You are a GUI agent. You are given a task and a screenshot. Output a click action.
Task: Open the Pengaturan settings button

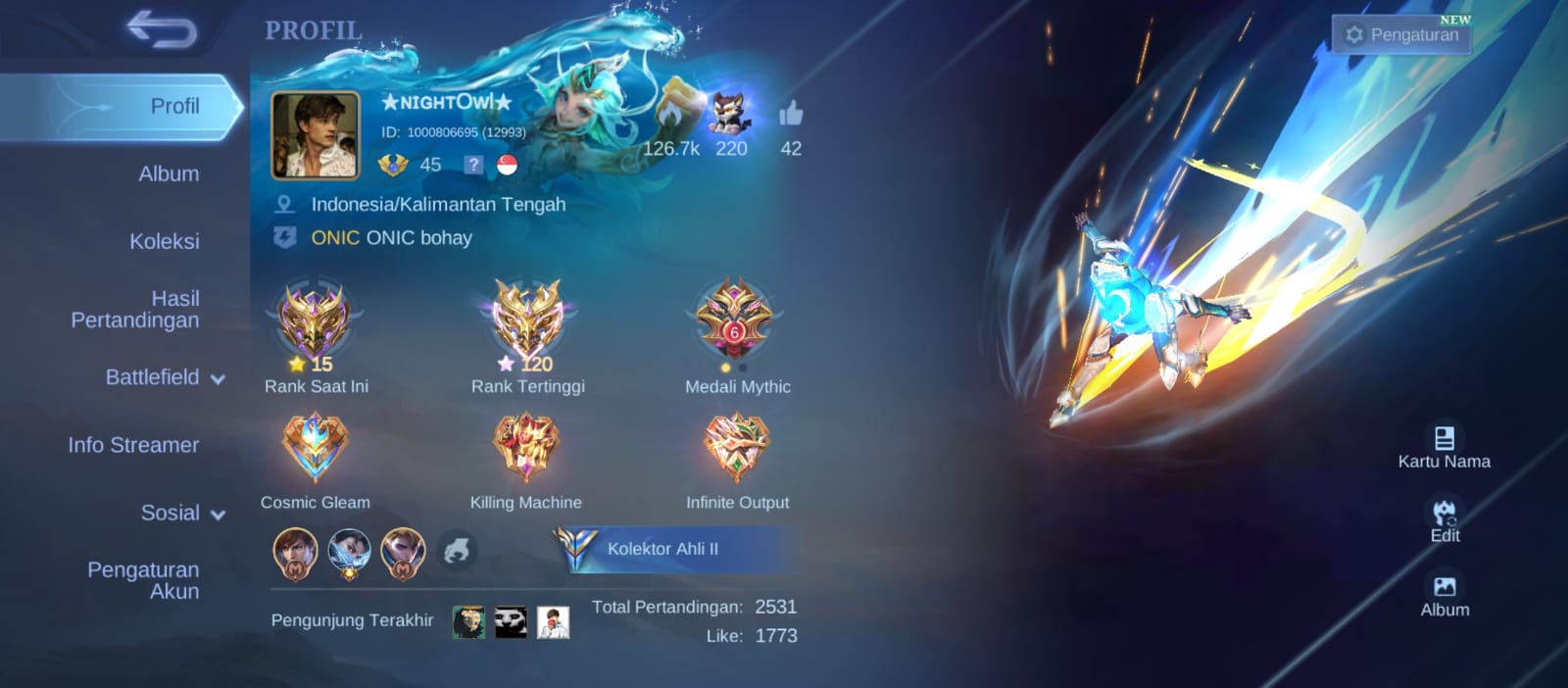click(1402, 34)
